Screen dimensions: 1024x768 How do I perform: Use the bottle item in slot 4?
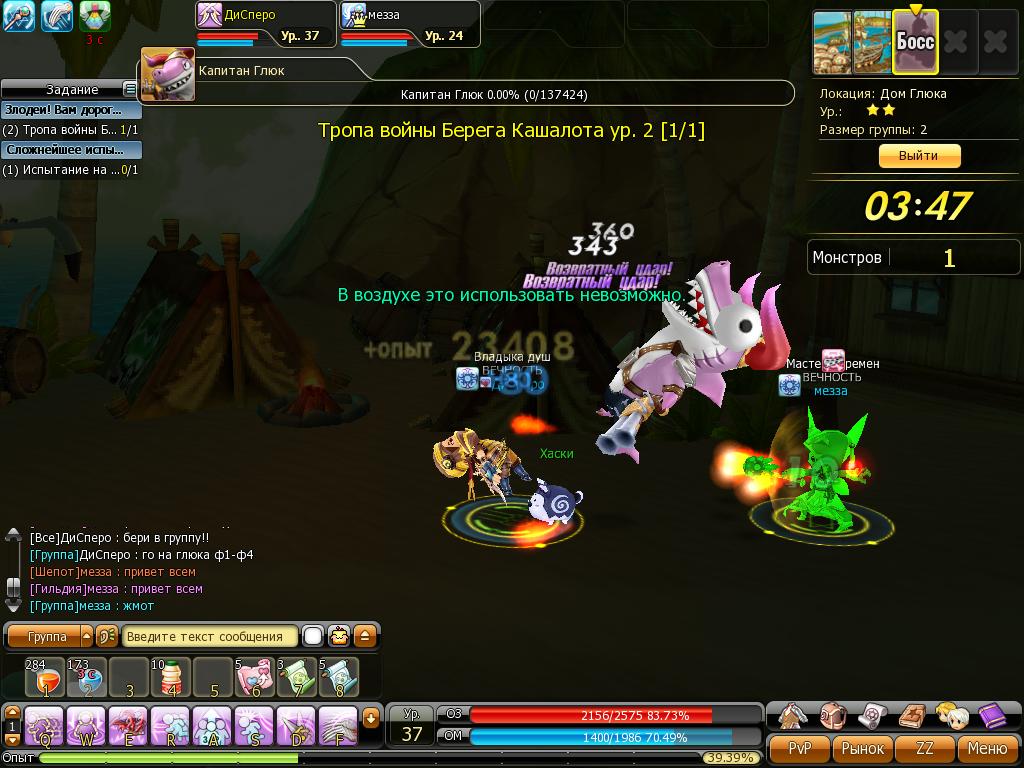pyautogui.click(x=171, y=677)
